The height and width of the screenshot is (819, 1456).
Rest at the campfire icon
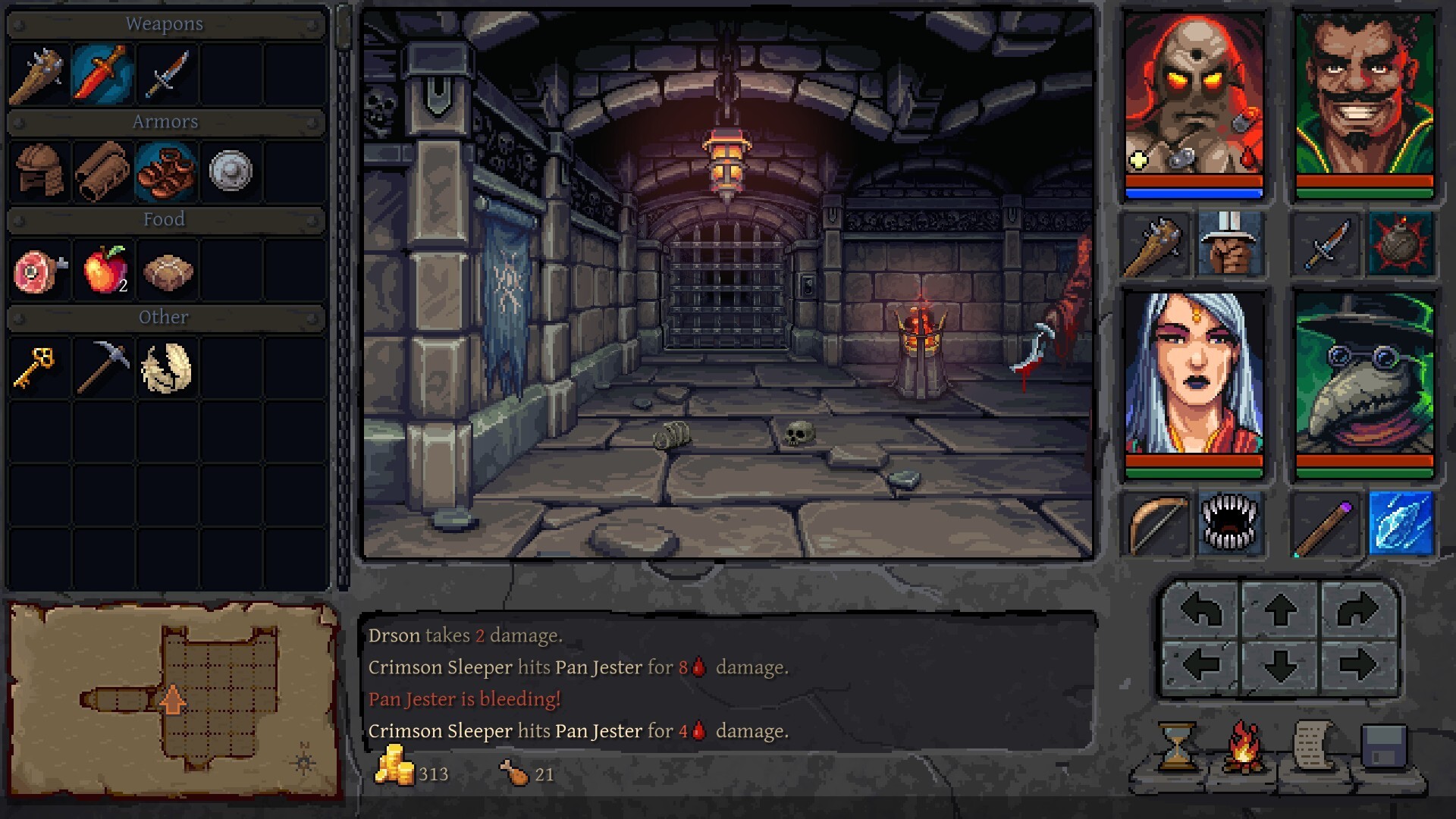tap(1244, 747)
